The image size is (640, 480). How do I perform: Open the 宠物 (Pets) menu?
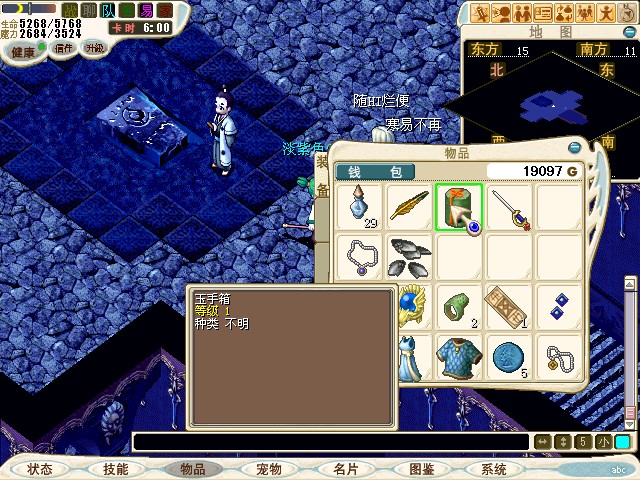pos(269,468)
